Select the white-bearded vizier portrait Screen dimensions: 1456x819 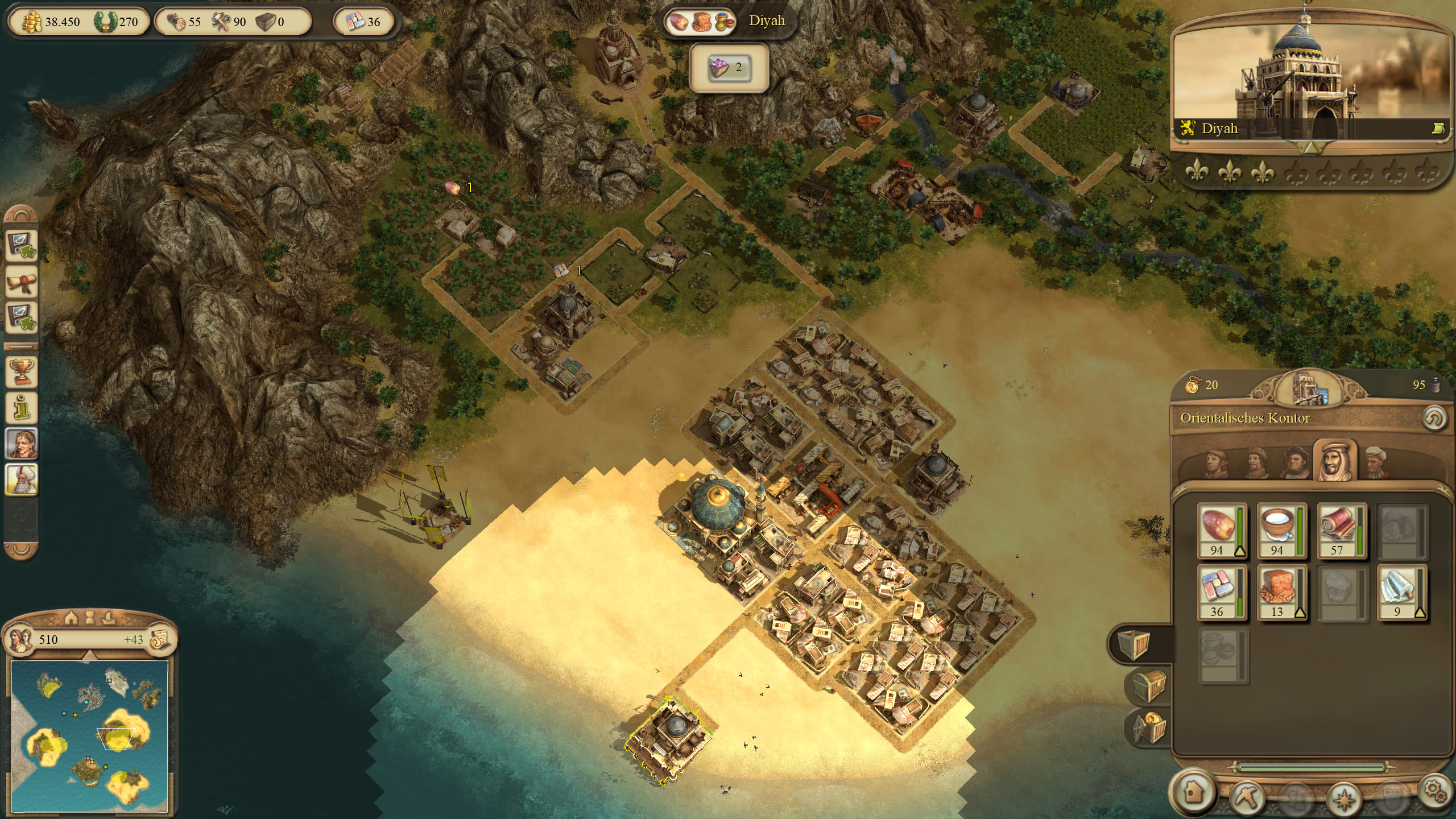tap(22, 479)
